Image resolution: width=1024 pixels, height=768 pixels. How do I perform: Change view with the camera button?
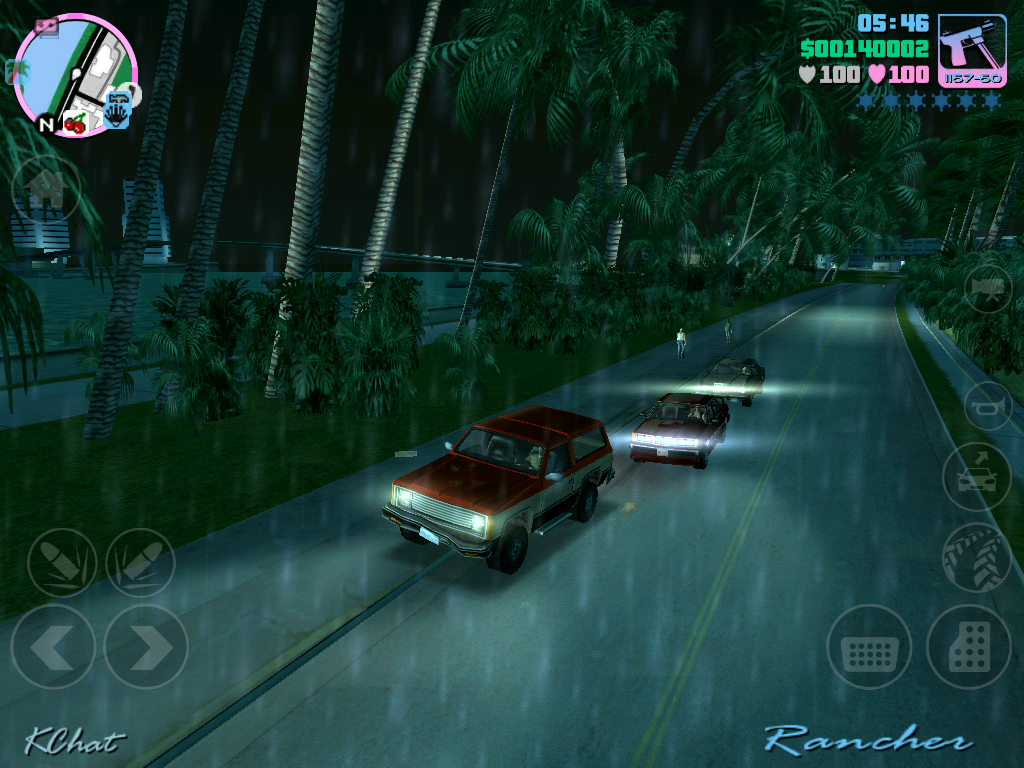click(988, 289)
